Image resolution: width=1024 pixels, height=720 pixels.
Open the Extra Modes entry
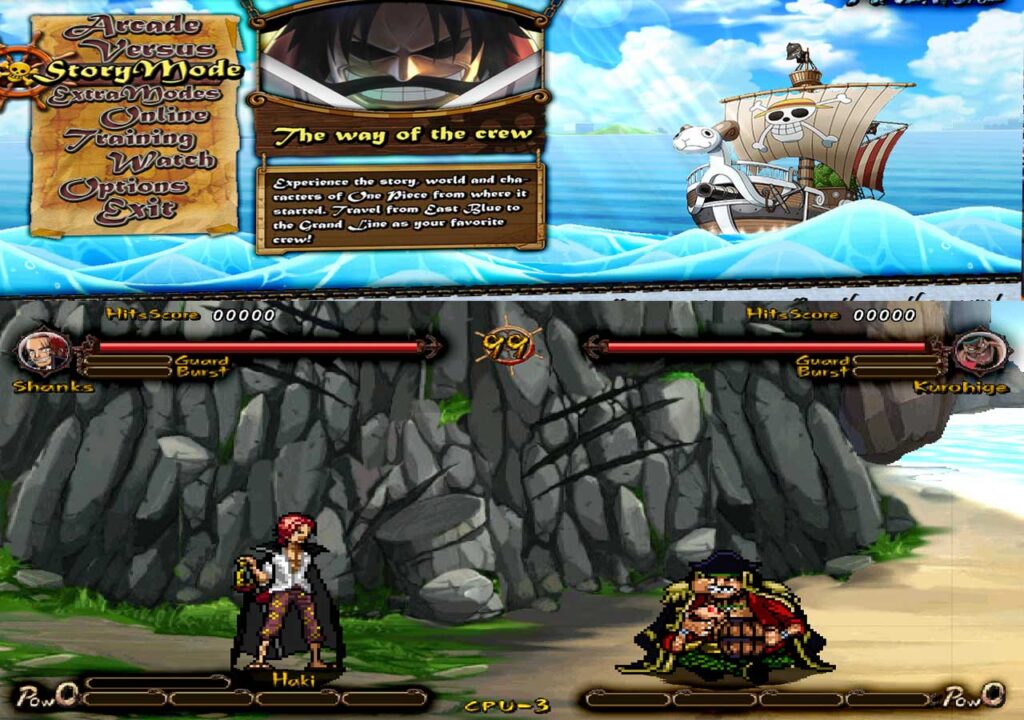132,94
